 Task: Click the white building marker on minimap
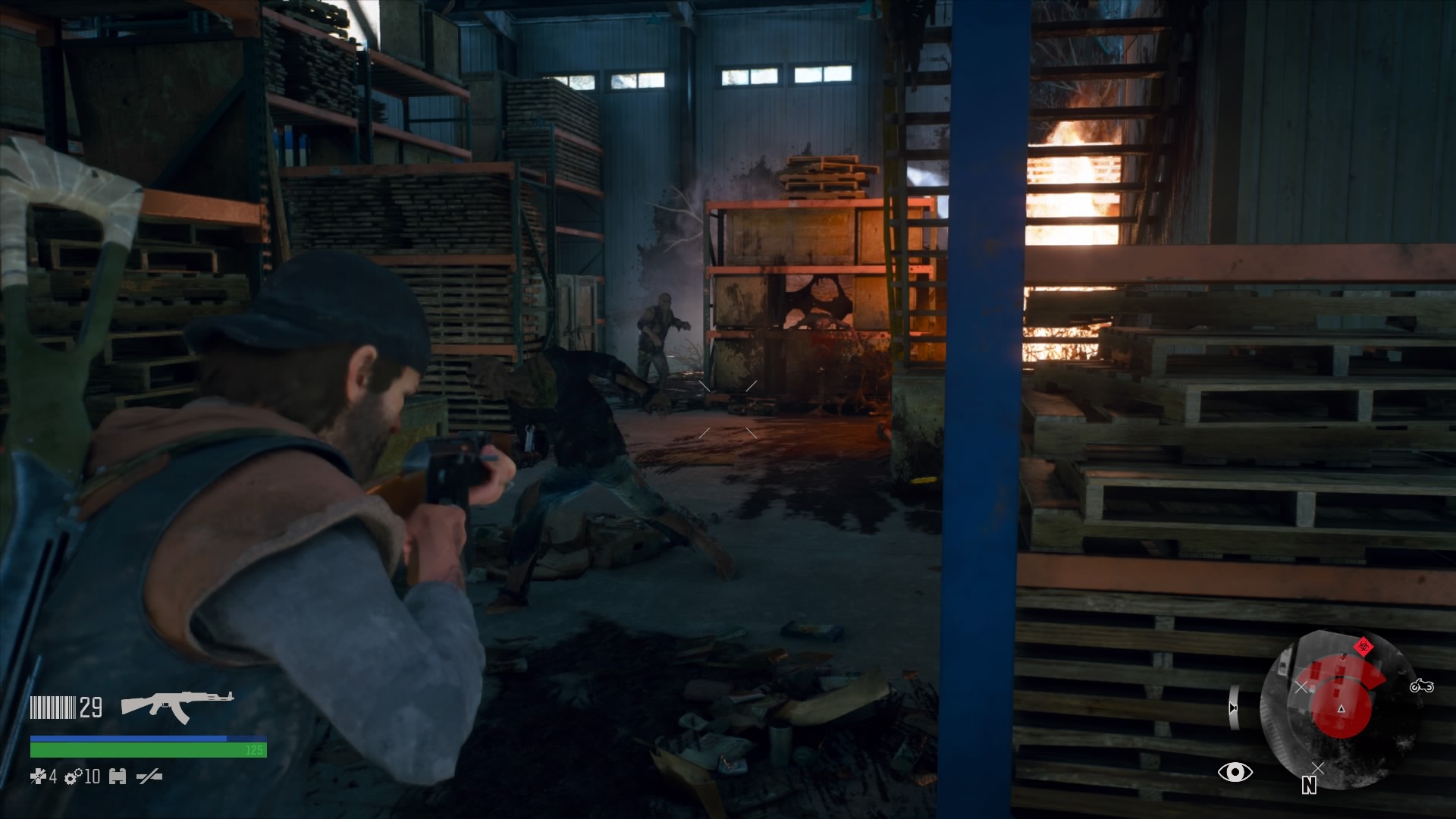[x=1285, y=664]
